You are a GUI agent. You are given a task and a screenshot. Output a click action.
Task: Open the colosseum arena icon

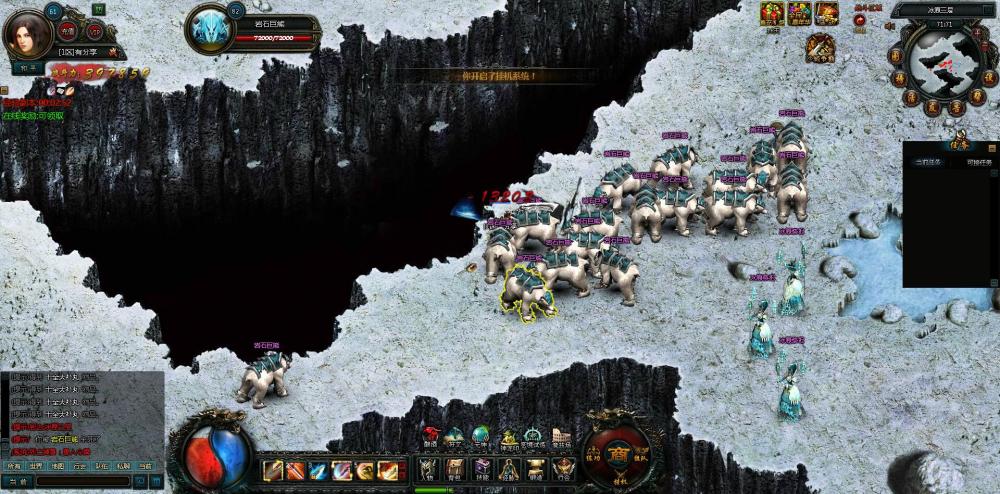pos(560,438)
